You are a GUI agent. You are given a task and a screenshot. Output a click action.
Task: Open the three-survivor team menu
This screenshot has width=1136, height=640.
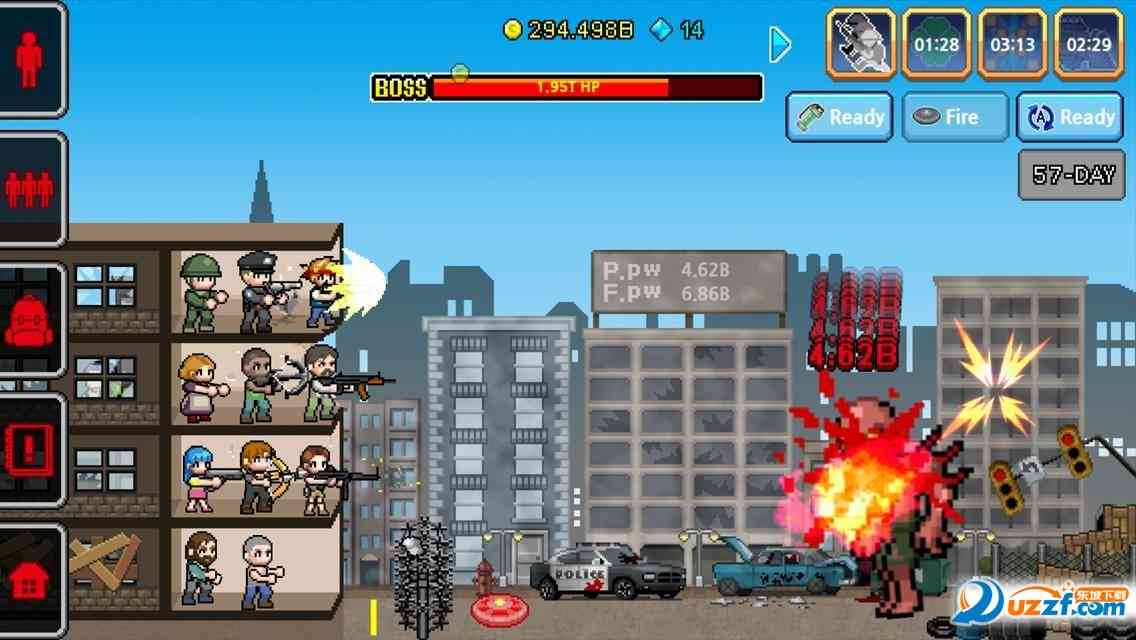(x=29, y=188)
